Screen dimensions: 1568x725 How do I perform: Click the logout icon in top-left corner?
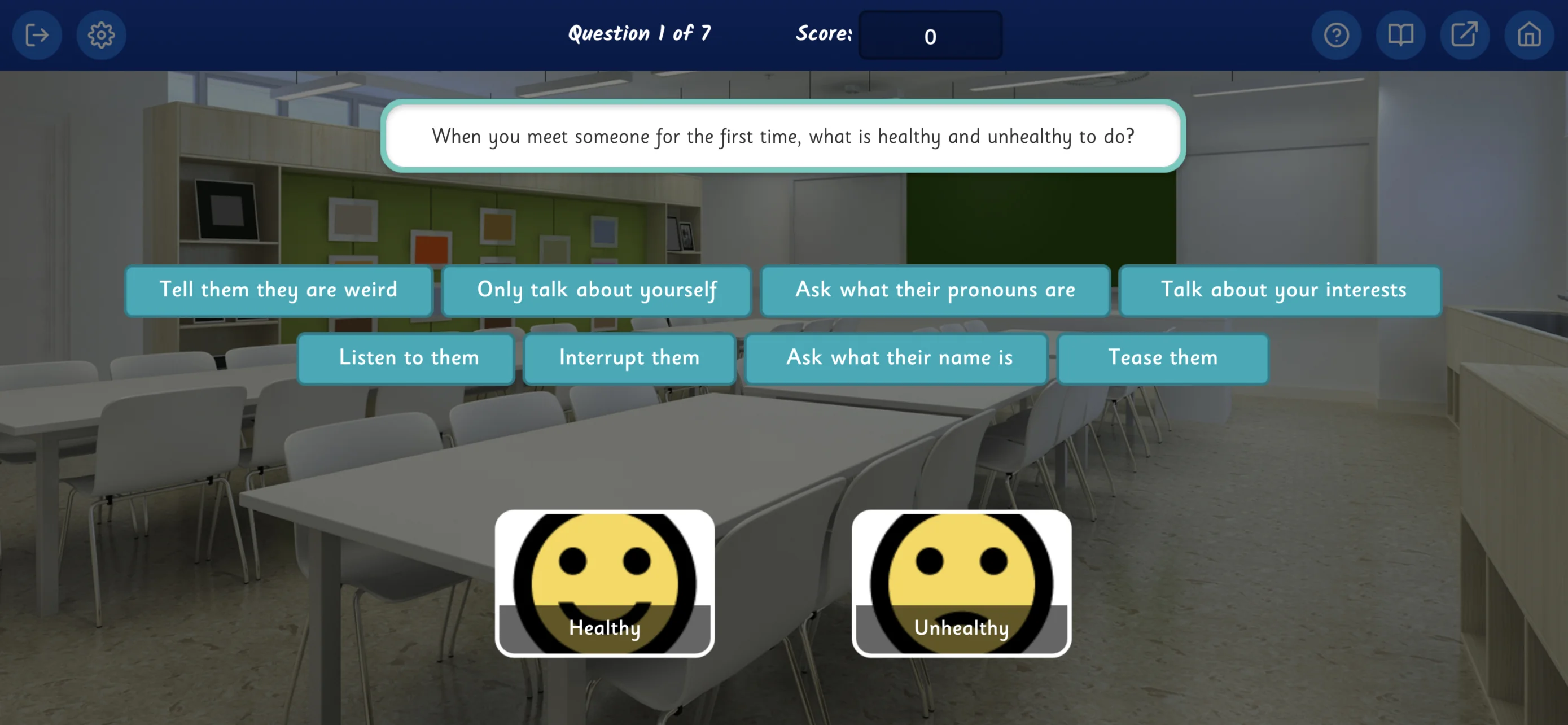click(x=37, y=34)
